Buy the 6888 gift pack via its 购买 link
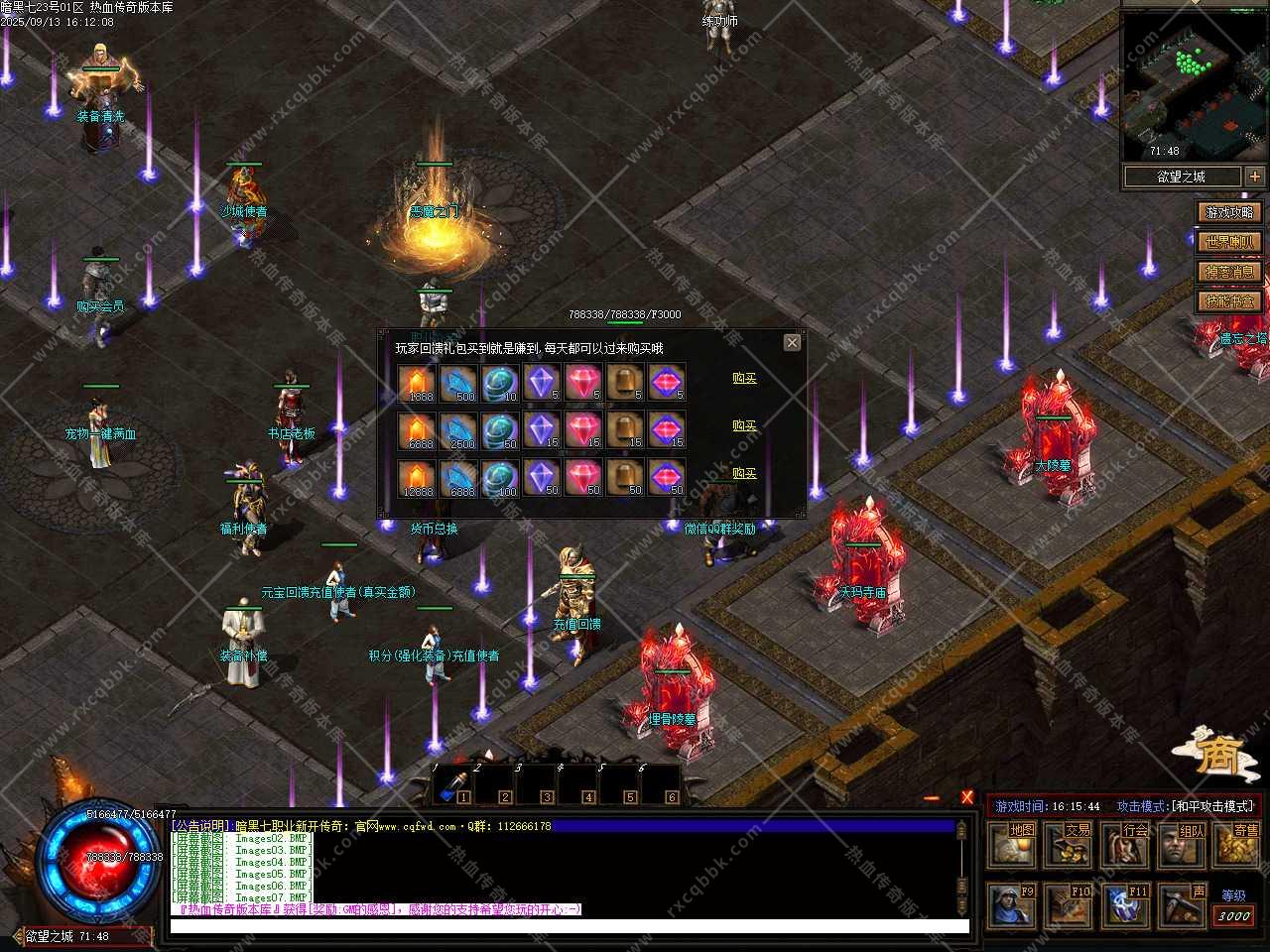Screen dimensions: 1270x952 tap(744, 425)
